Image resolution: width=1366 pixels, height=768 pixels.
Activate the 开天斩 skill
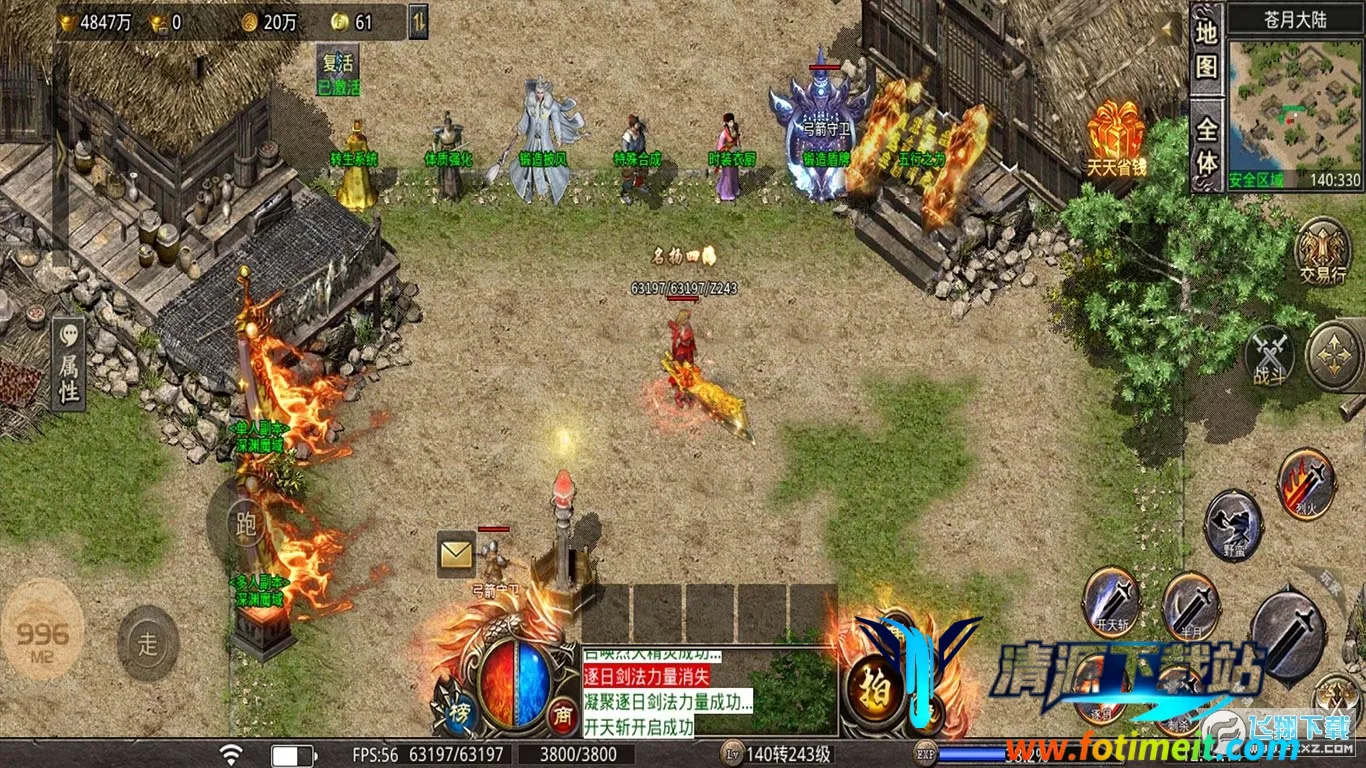[1110, 601]
